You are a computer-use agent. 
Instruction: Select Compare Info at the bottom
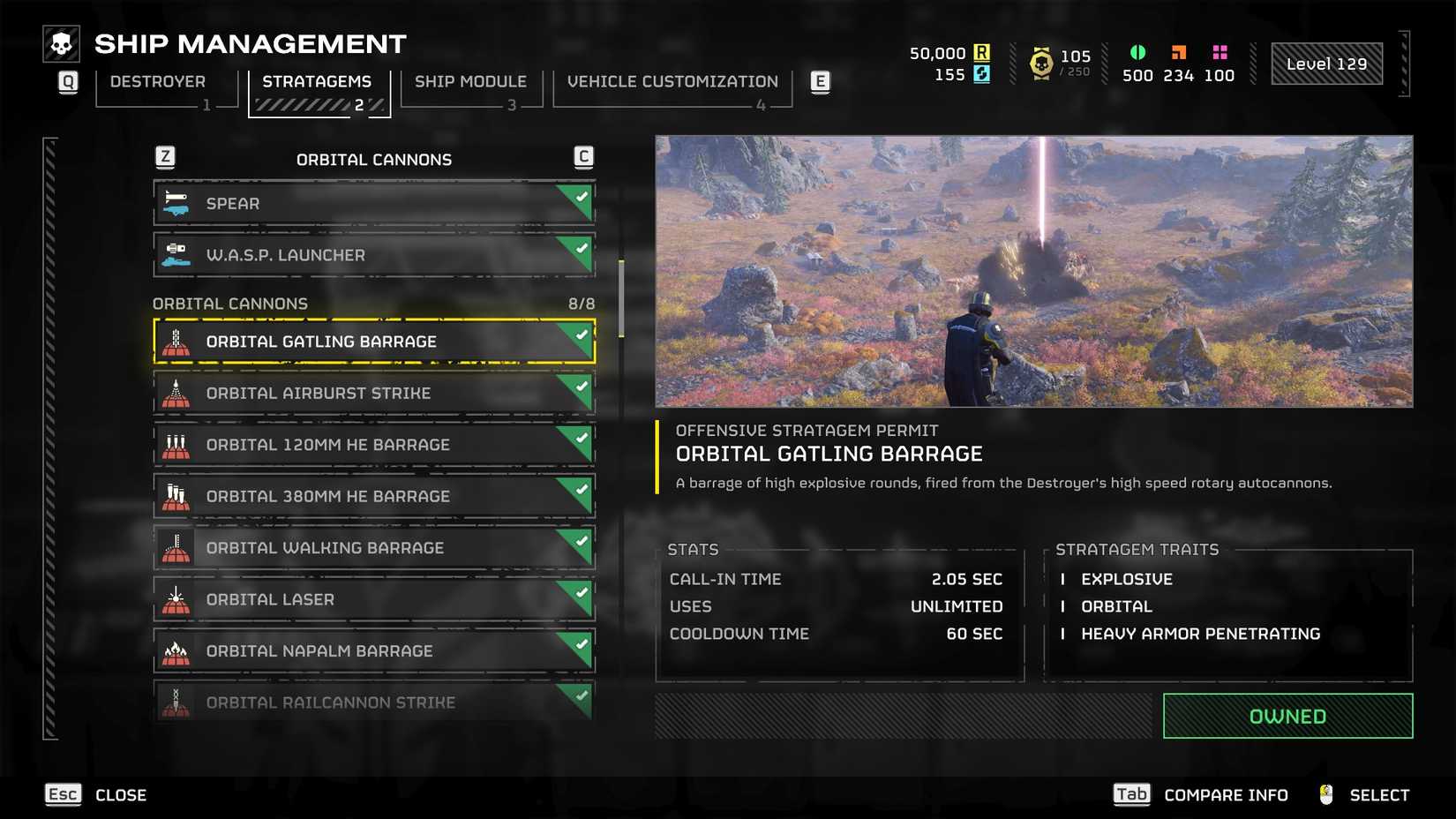1225,793
